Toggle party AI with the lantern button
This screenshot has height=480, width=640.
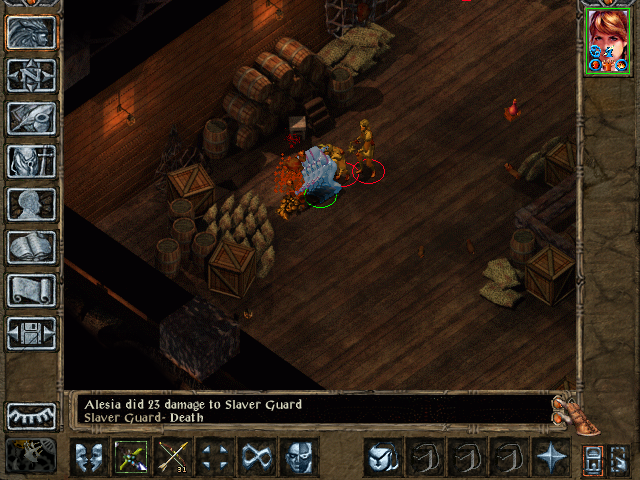tap(592, 457)
